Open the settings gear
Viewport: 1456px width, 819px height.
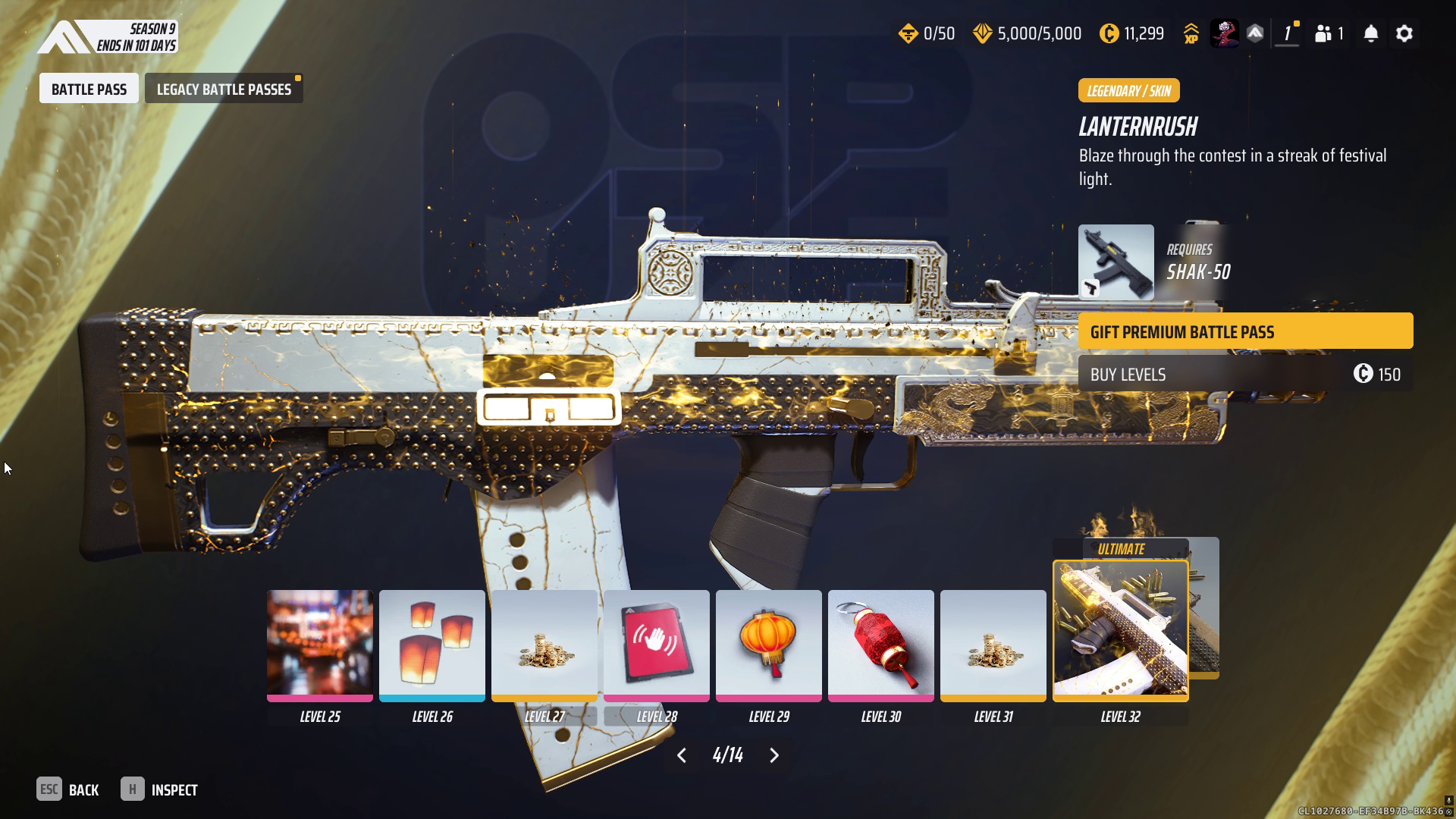click(1404, 33)
